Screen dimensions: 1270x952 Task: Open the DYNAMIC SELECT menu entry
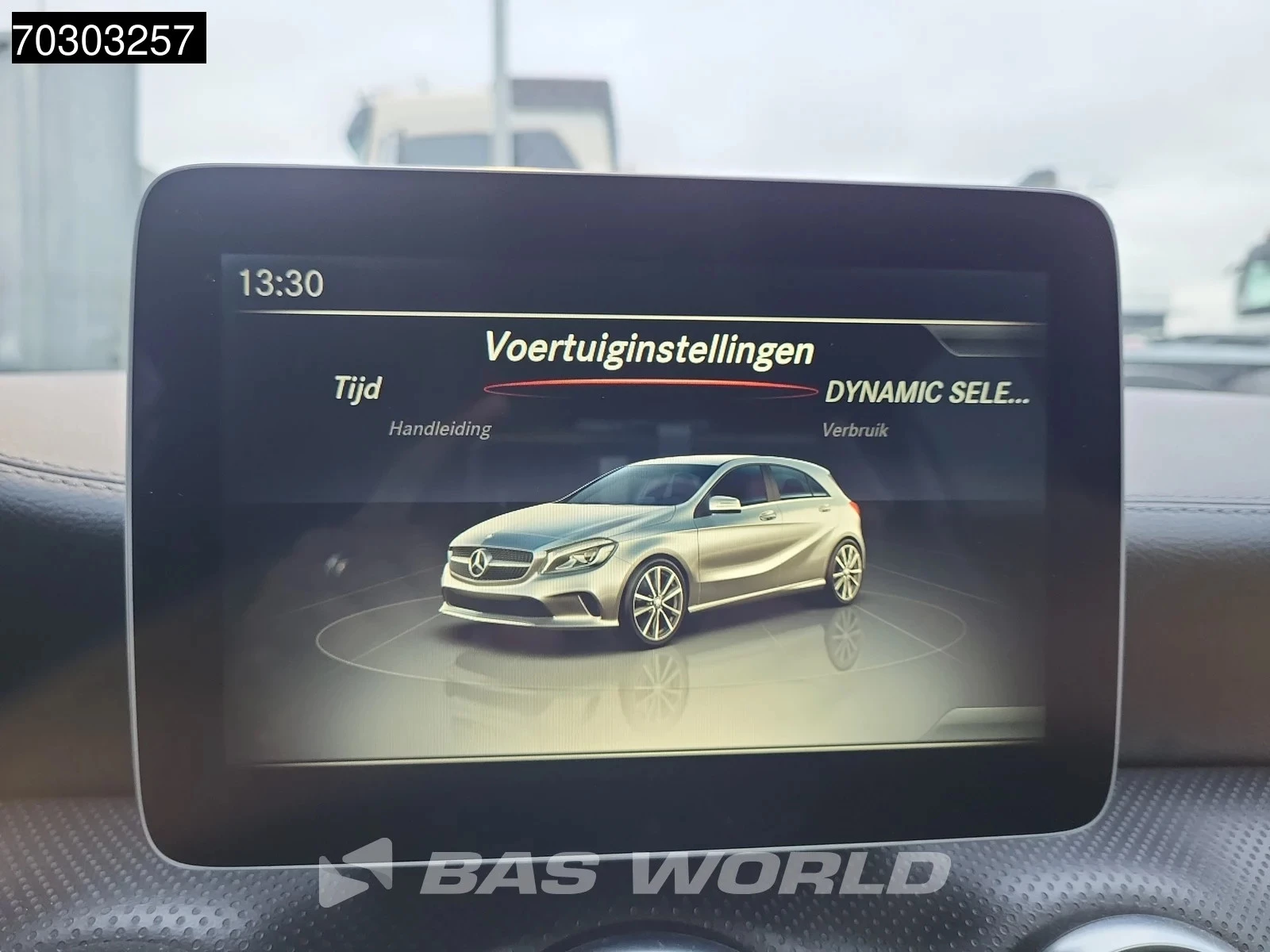(927, 390)
